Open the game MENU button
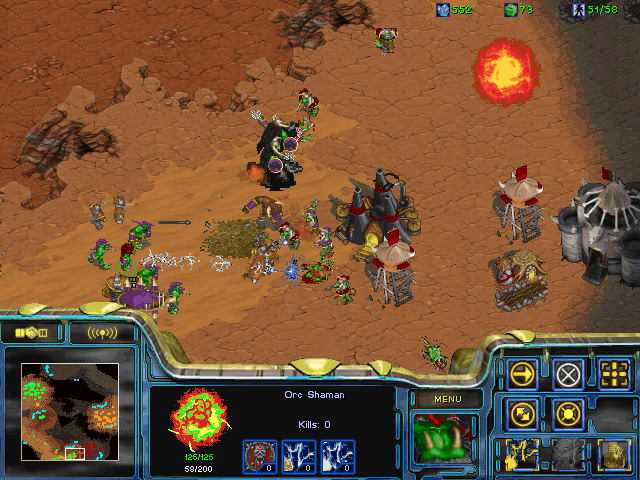Screen dimensions: 640x480 tap(445, 399)
